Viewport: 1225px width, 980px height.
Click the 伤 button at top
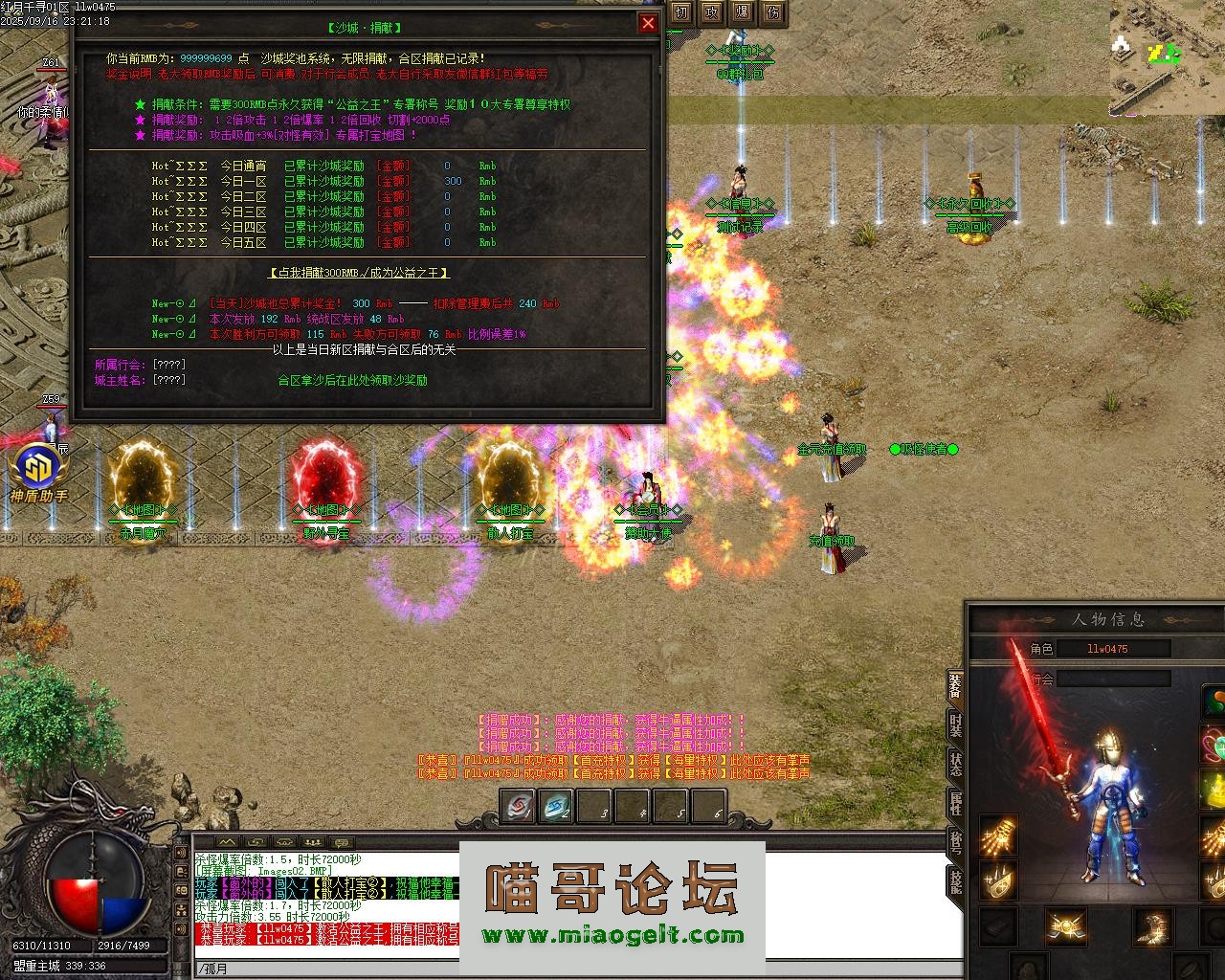[773, 12]
